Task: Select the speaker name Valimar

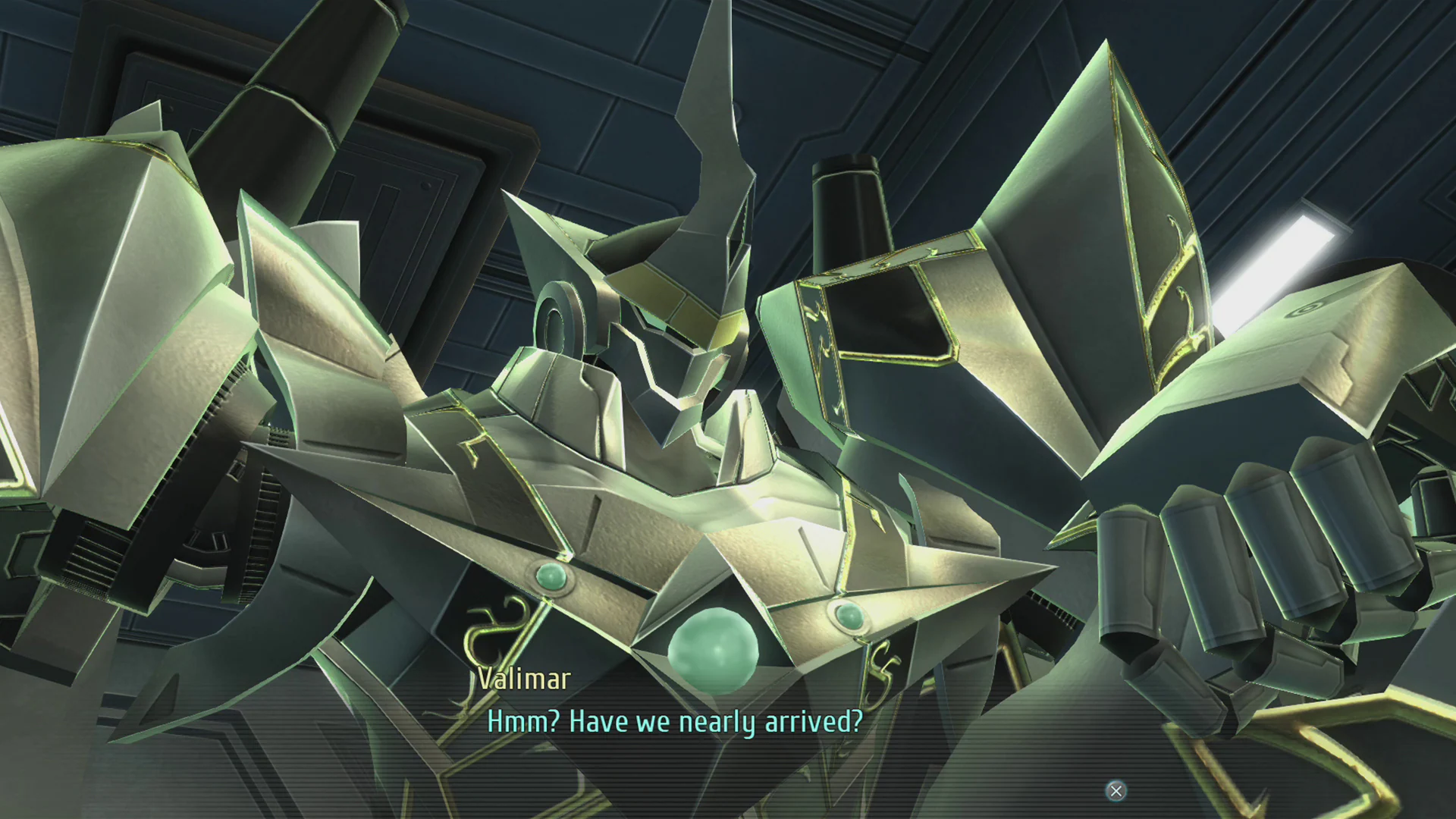Action: pyautogui.click(x=525, y=677)
